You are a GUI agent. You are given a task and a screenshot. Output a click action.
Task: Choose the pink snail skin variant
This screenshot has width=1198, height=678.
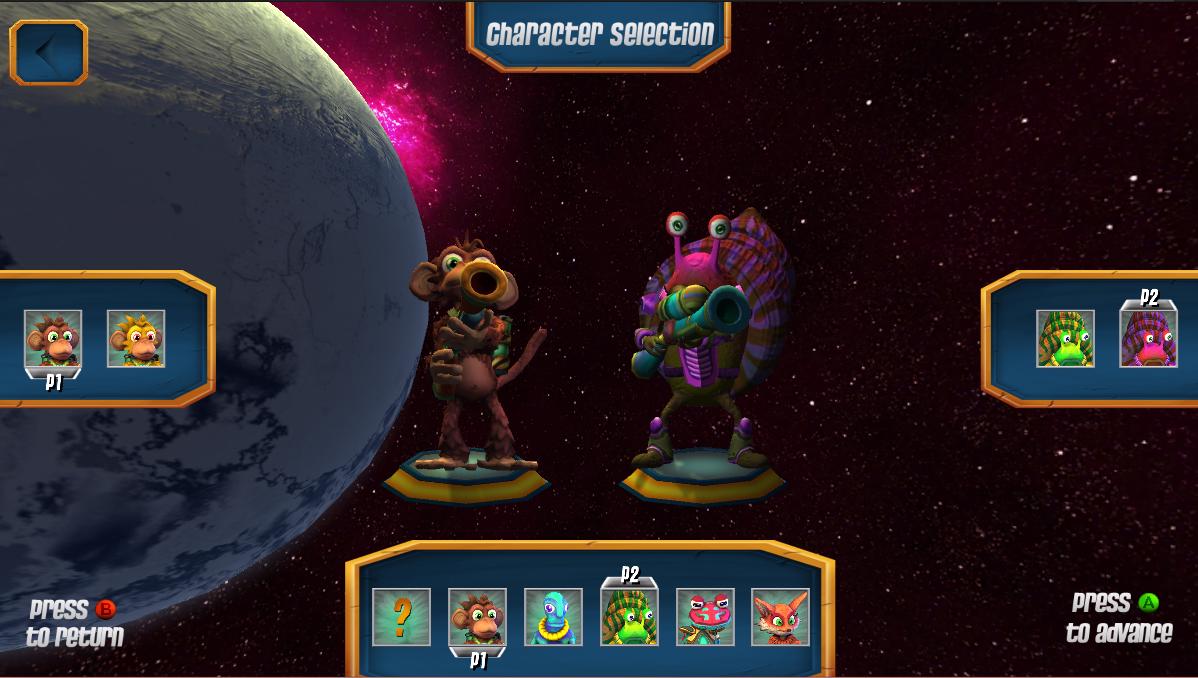(x=1148, y=339)
